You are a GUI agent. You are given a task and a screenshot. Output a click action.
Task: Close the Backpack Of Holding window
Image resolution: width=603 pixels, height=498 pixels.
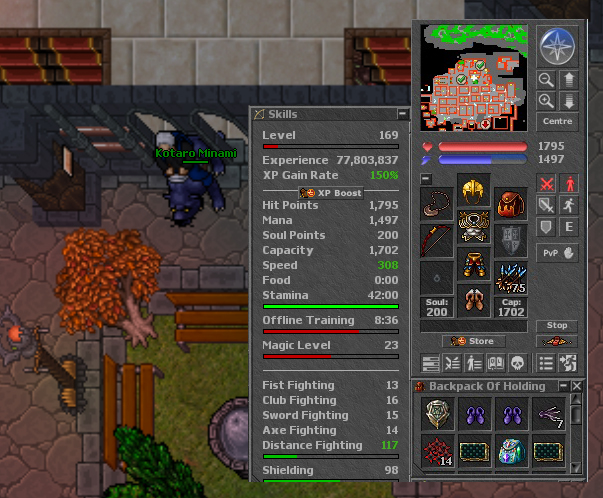point(577,386)
